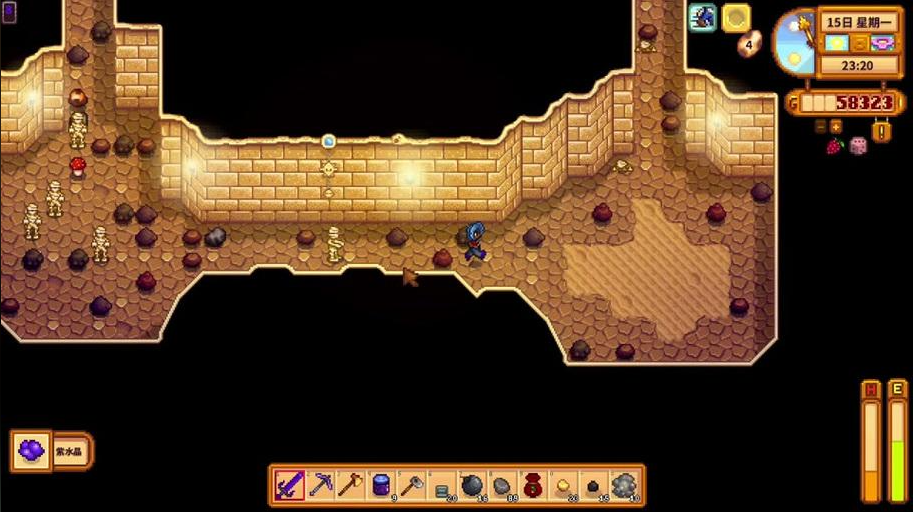
Task: Select the red pouch item slot
Action: pos(533,486)
